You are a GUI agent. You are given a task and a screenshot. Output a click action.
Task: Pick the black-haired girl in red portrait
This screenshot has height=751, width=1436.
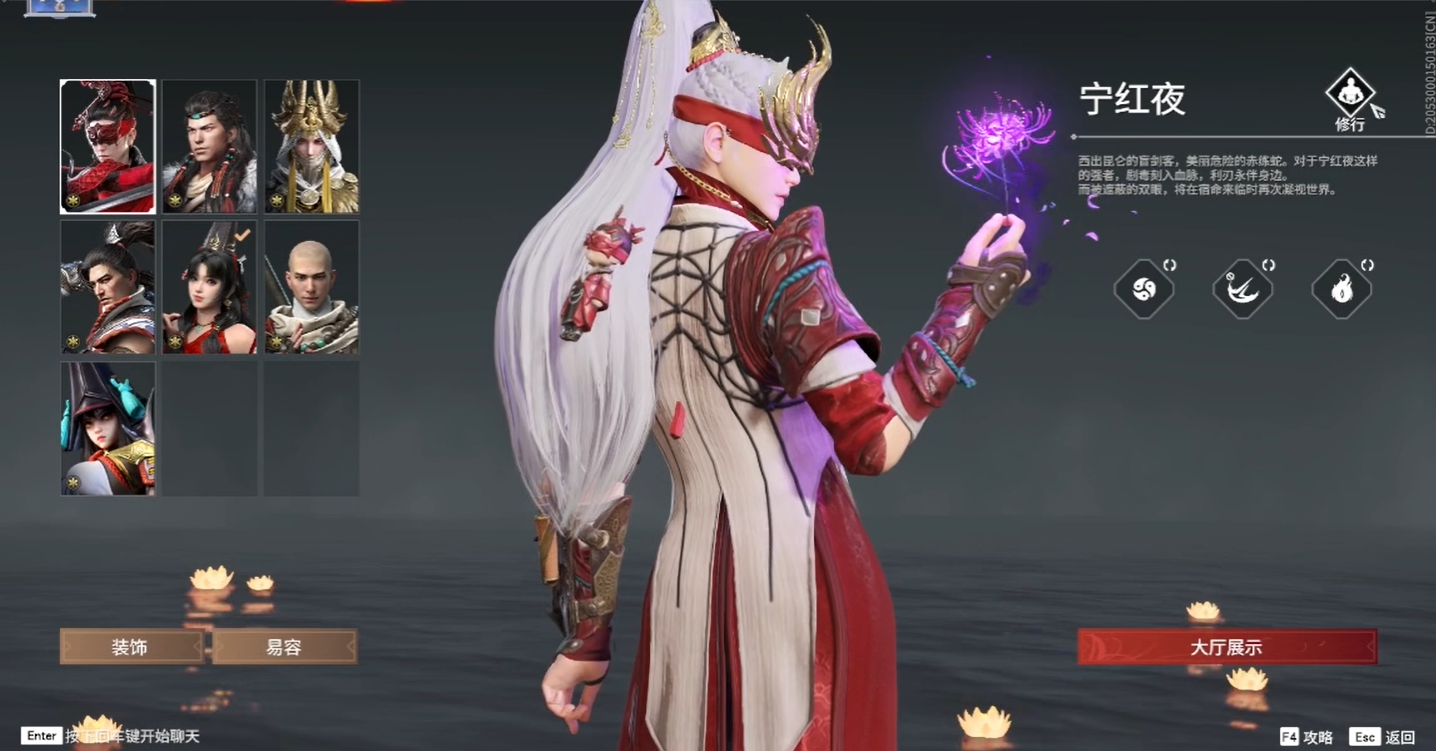point(208,288)
